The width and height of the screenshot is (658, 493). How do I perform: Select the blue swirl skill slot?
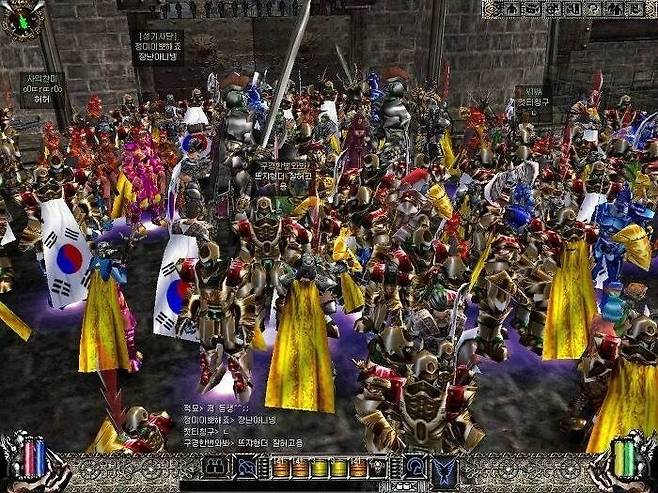(x=413, y=467)
